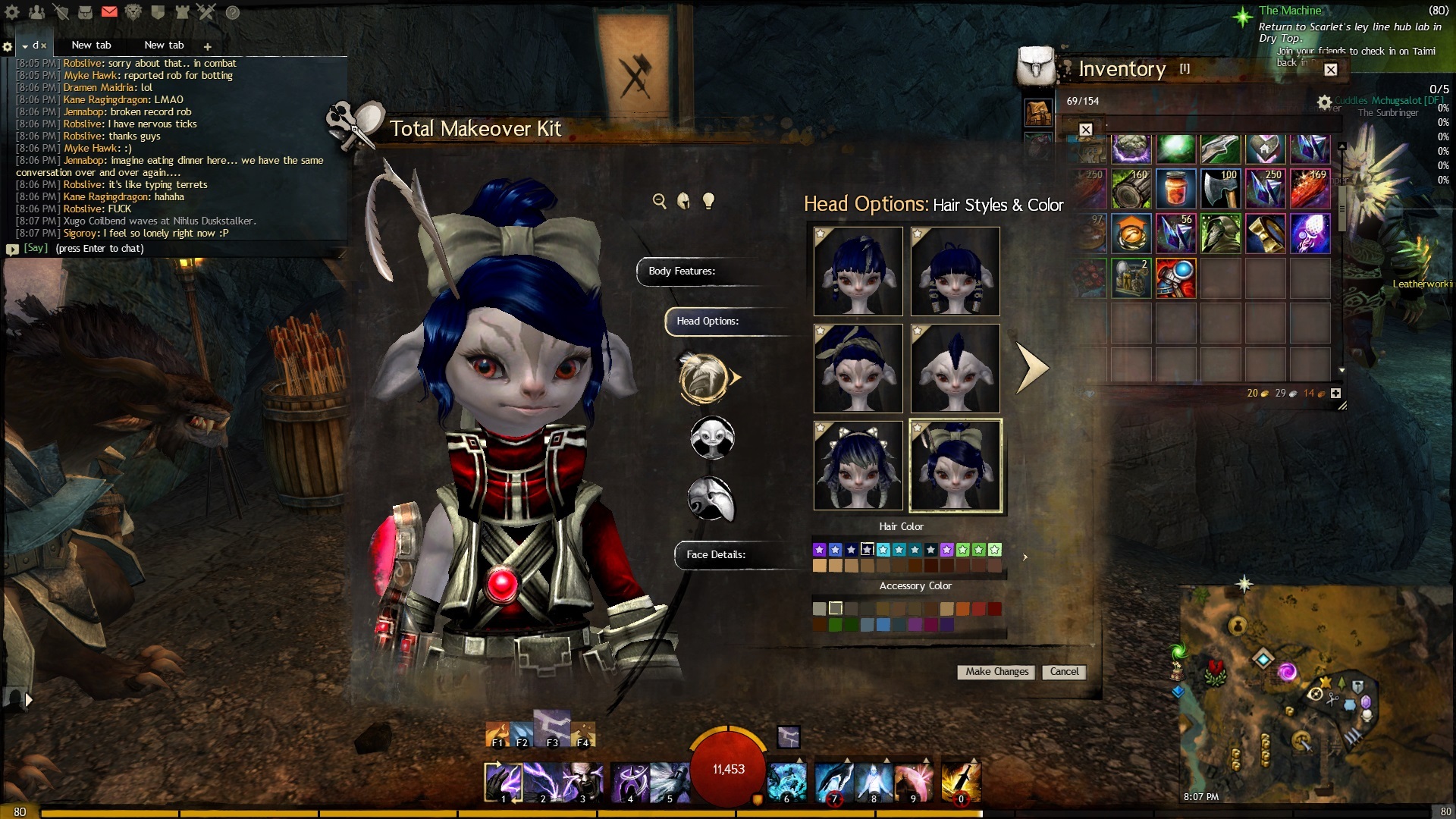Image resolution: width=1456 pixels, height=819 pixels.
Task: Show more hair color swatches
Action: point(1025,557)
